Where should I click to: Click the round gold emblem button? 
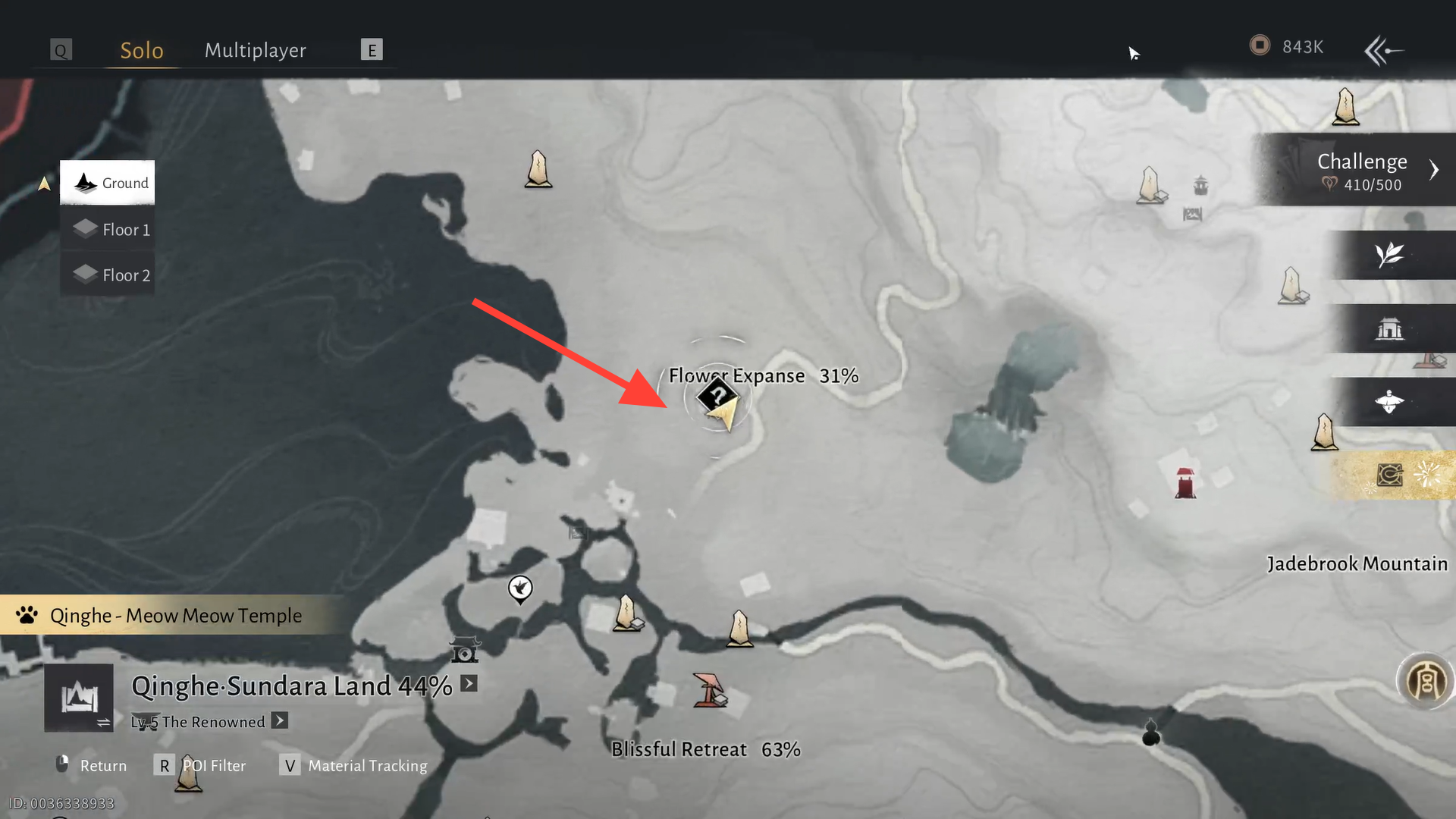(1425, 680)
